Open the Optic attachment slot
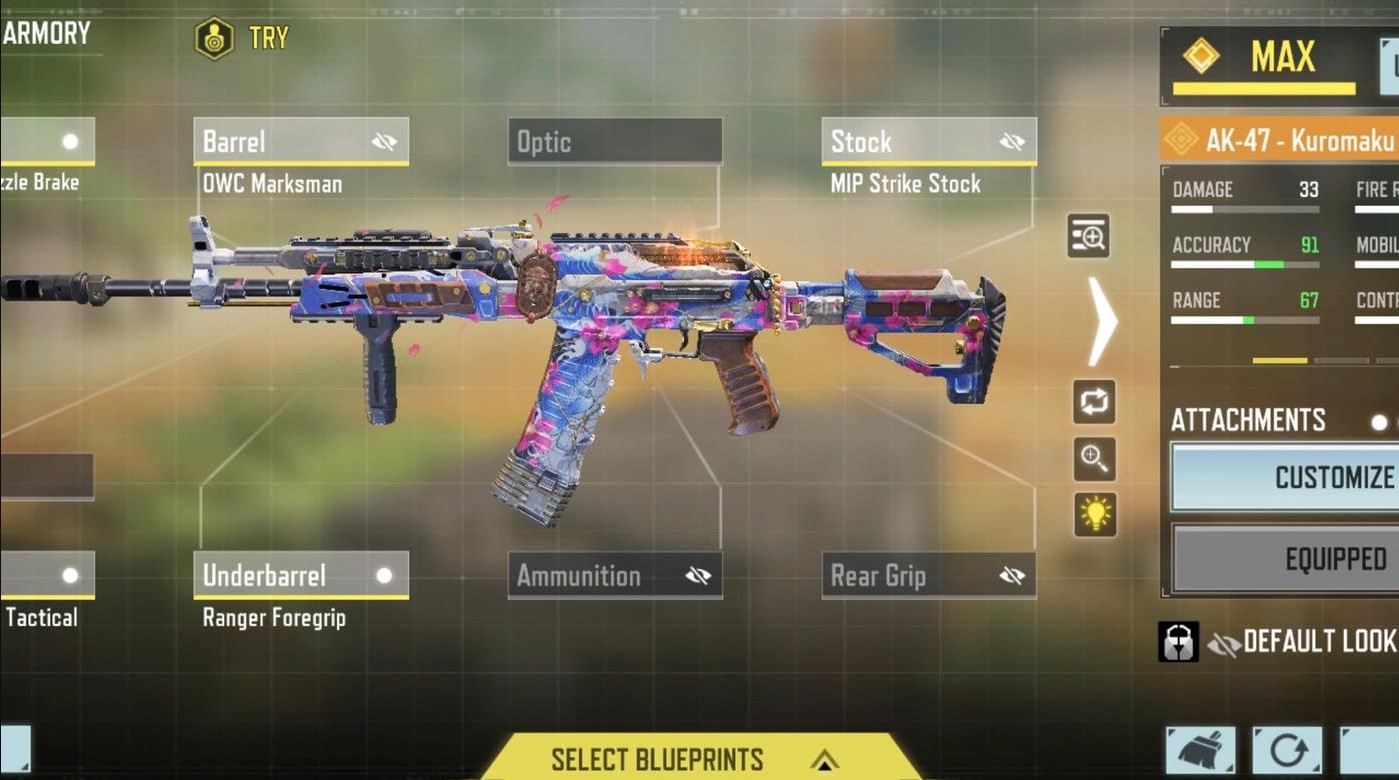The image size is (1399, 780). coord(614,141)
